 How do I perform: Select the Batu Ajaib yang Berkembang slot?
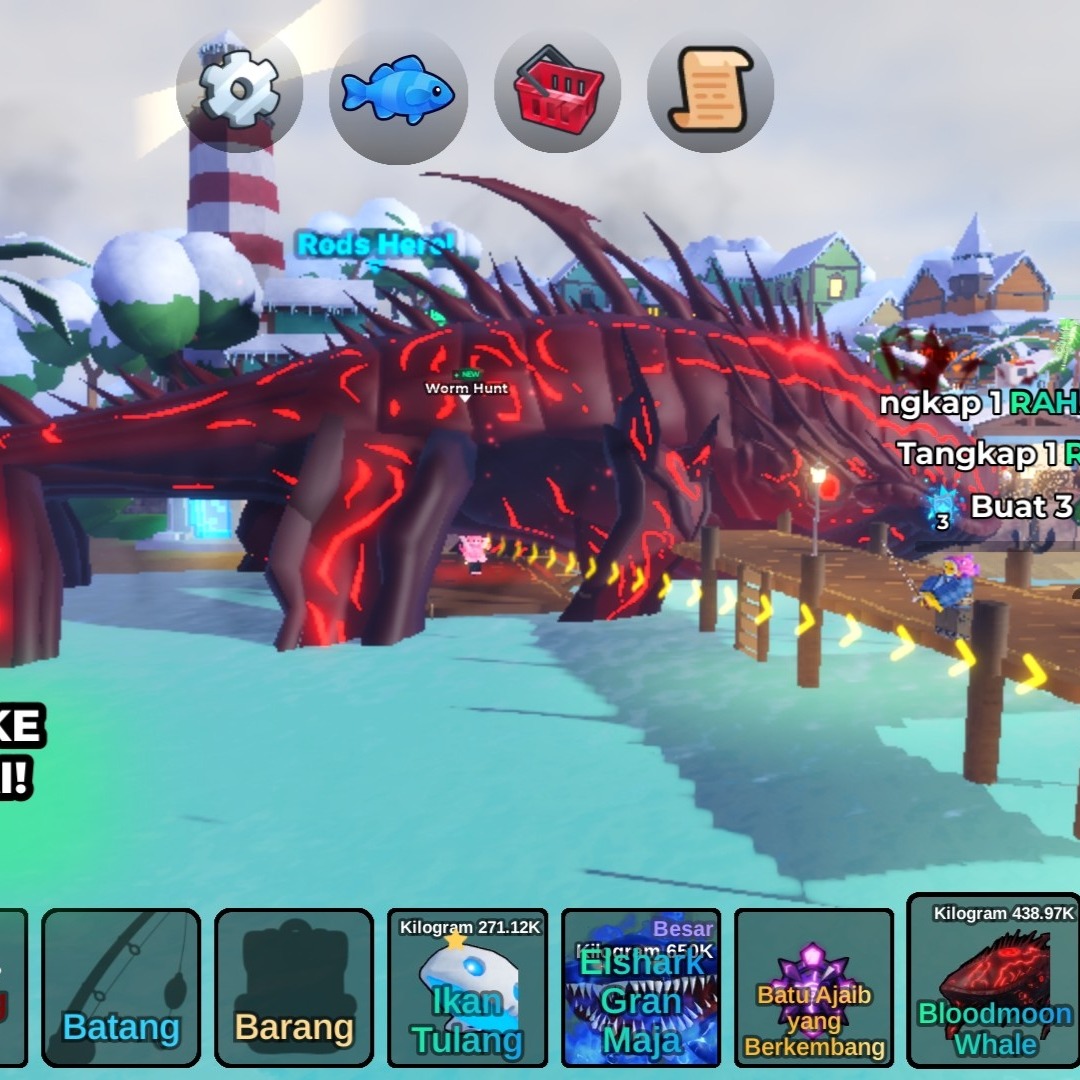[x=813, y=988]
